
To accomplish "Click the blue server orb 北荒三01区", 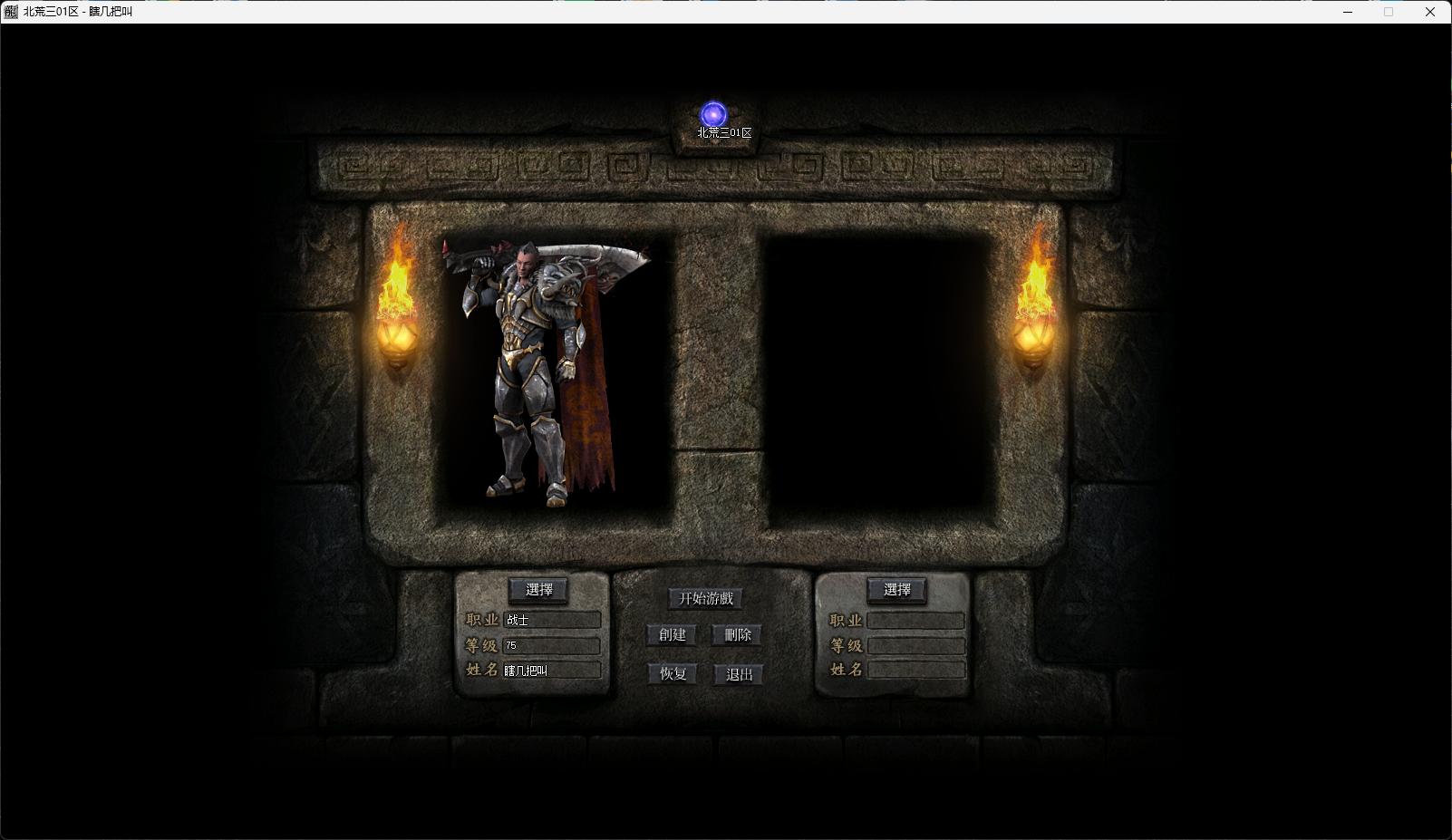I will [713, 115].
